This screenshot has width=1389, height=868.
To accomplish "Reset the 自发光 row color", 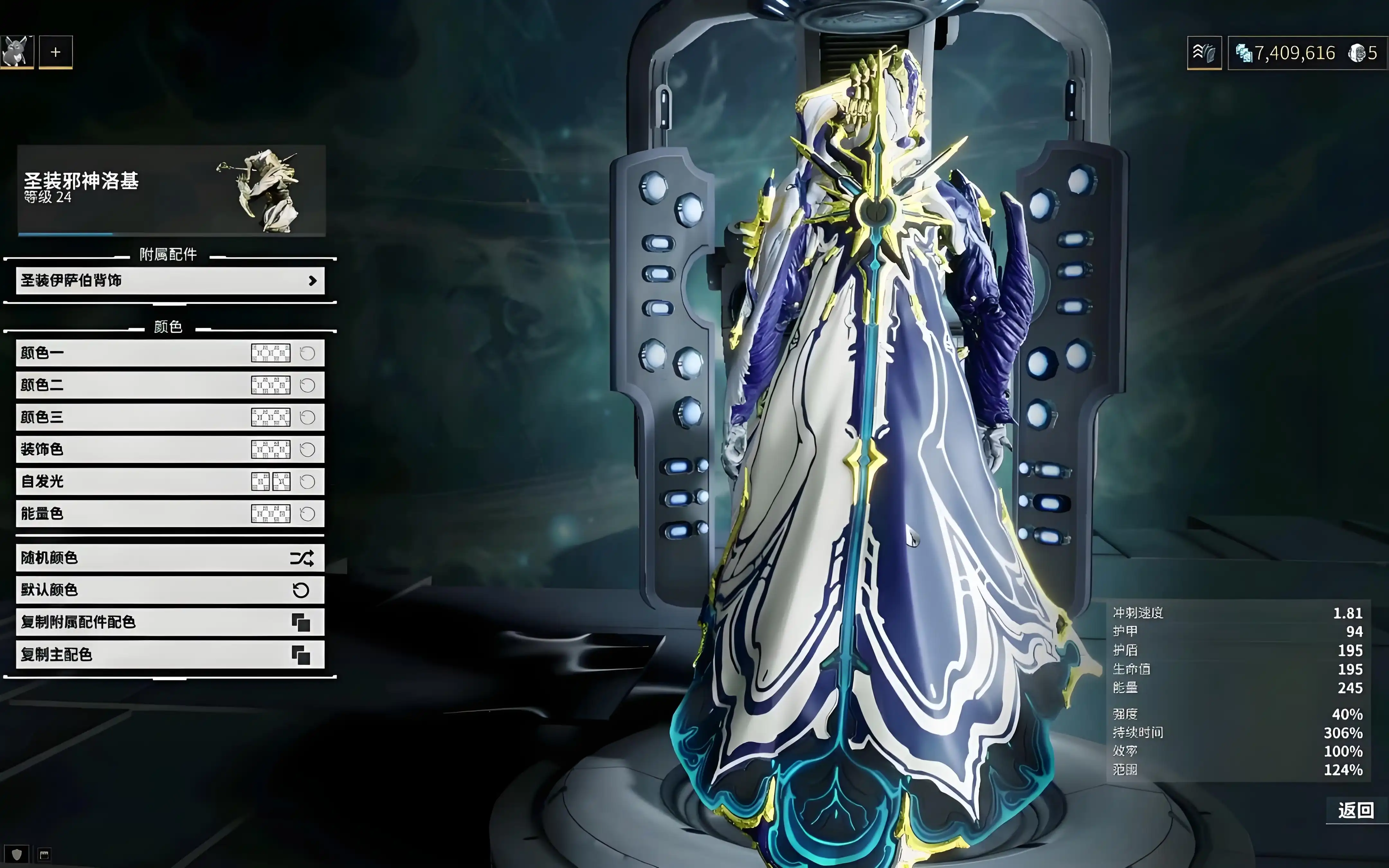I will [x=308, y=482].
